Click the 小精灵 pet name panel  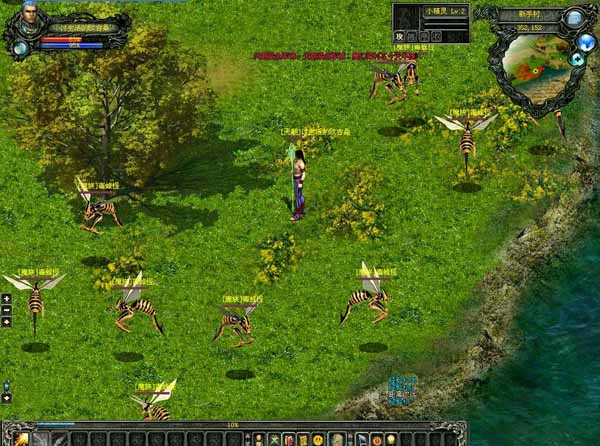click(x=430, y=11)
